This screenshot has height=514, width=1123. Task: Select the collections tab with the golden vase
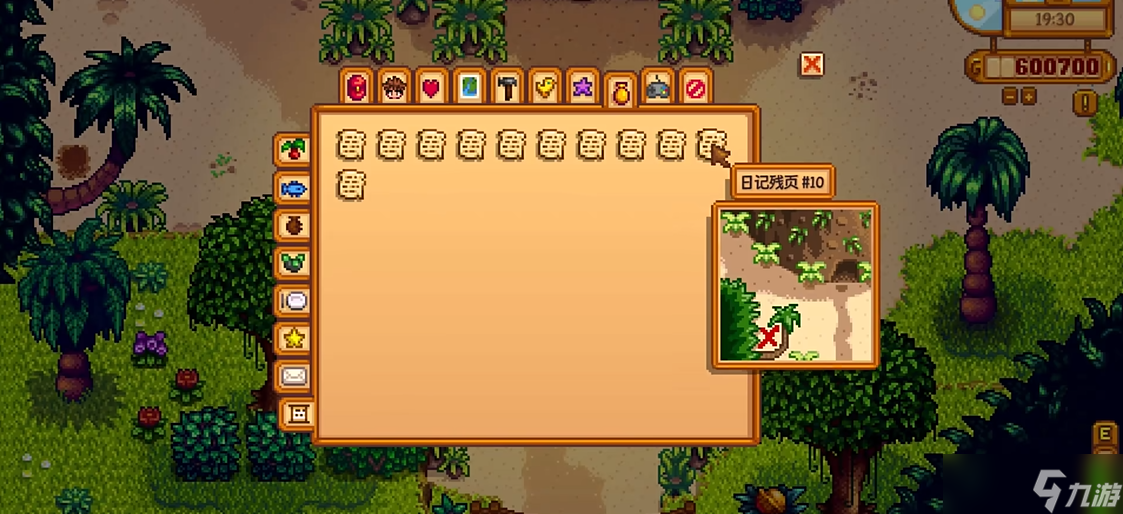[x=620, y=92]
